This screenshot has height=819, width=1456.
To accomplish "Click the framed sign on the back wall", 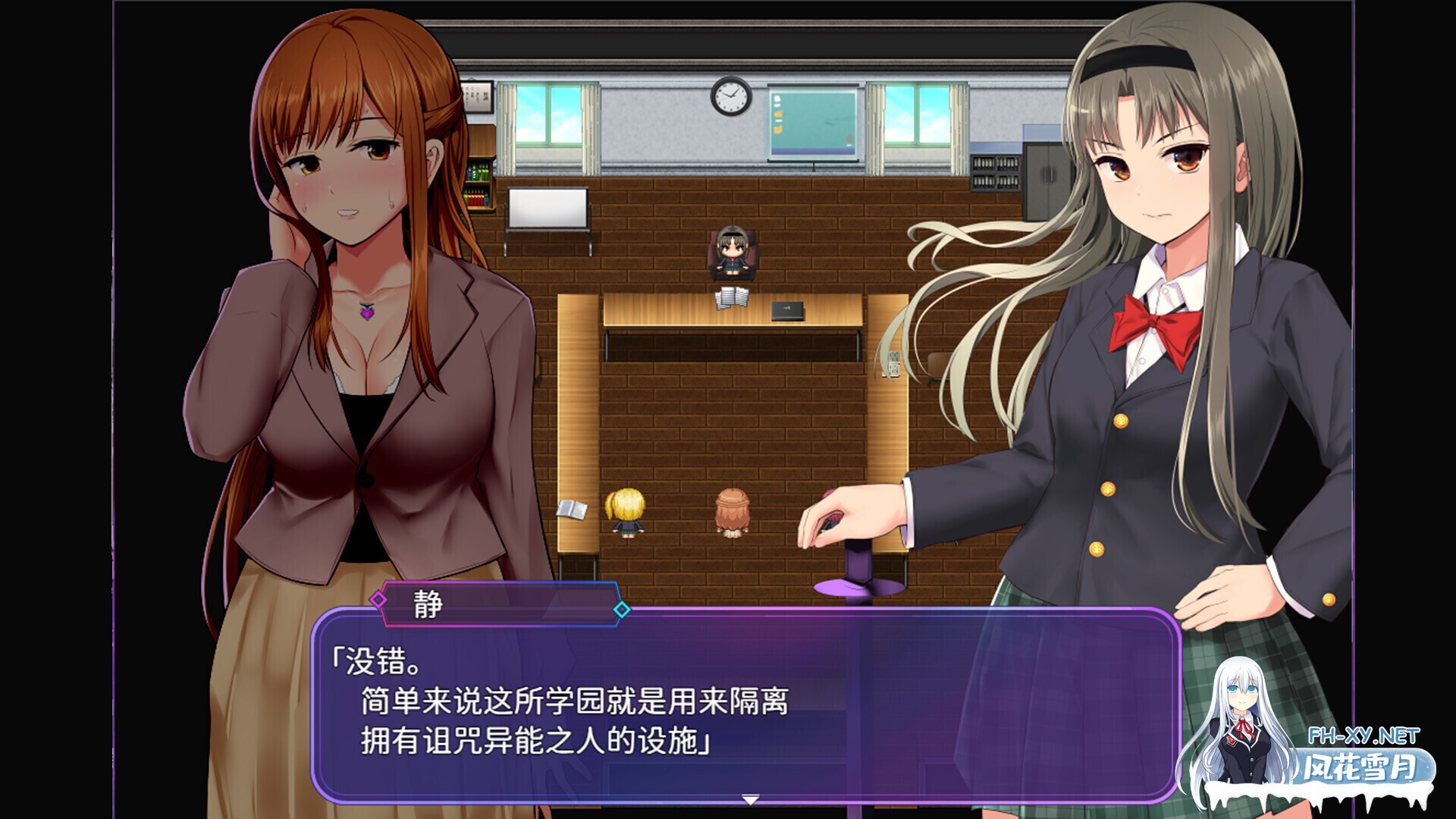I will 477,98.
